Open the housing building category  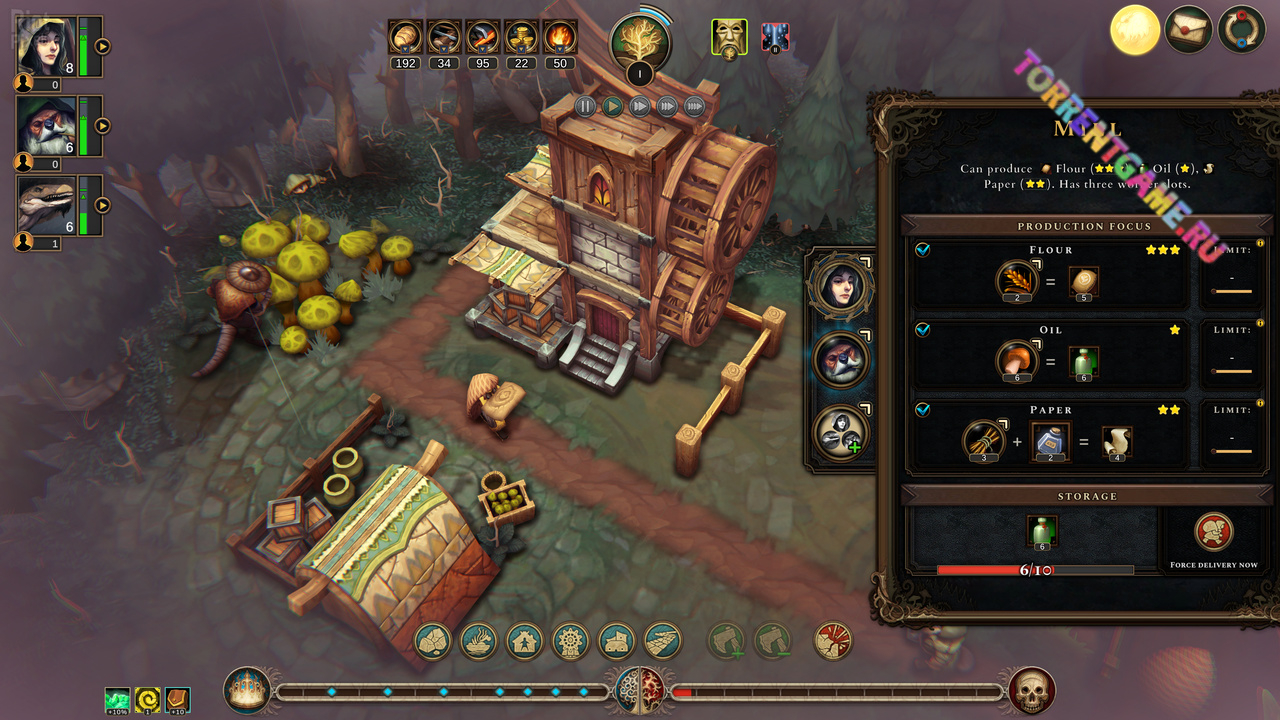pyautogui.click(x=525, y=640)
